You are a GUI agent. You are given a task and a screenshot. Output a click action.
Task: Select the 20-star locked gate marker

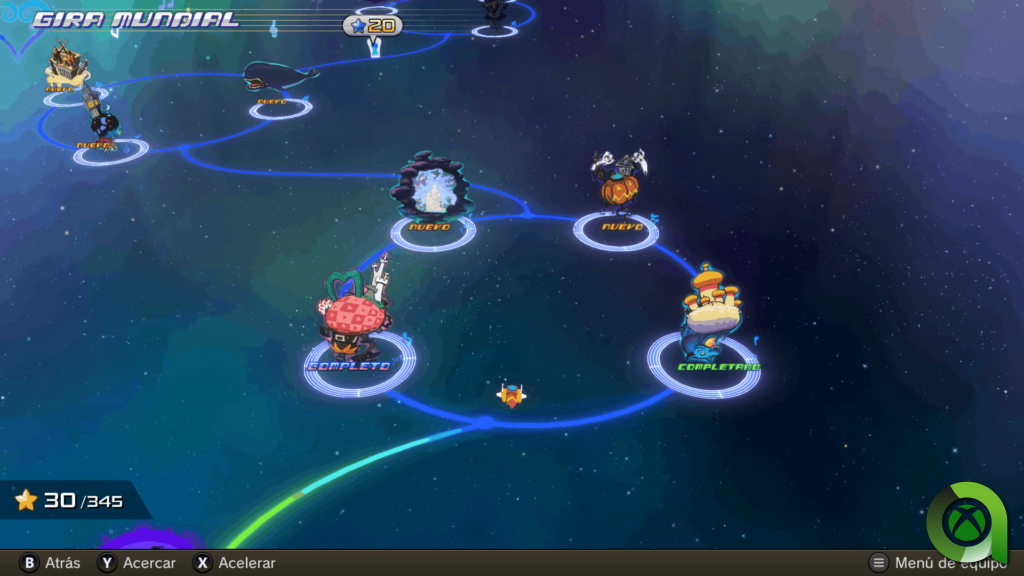(x=373, y=26)
